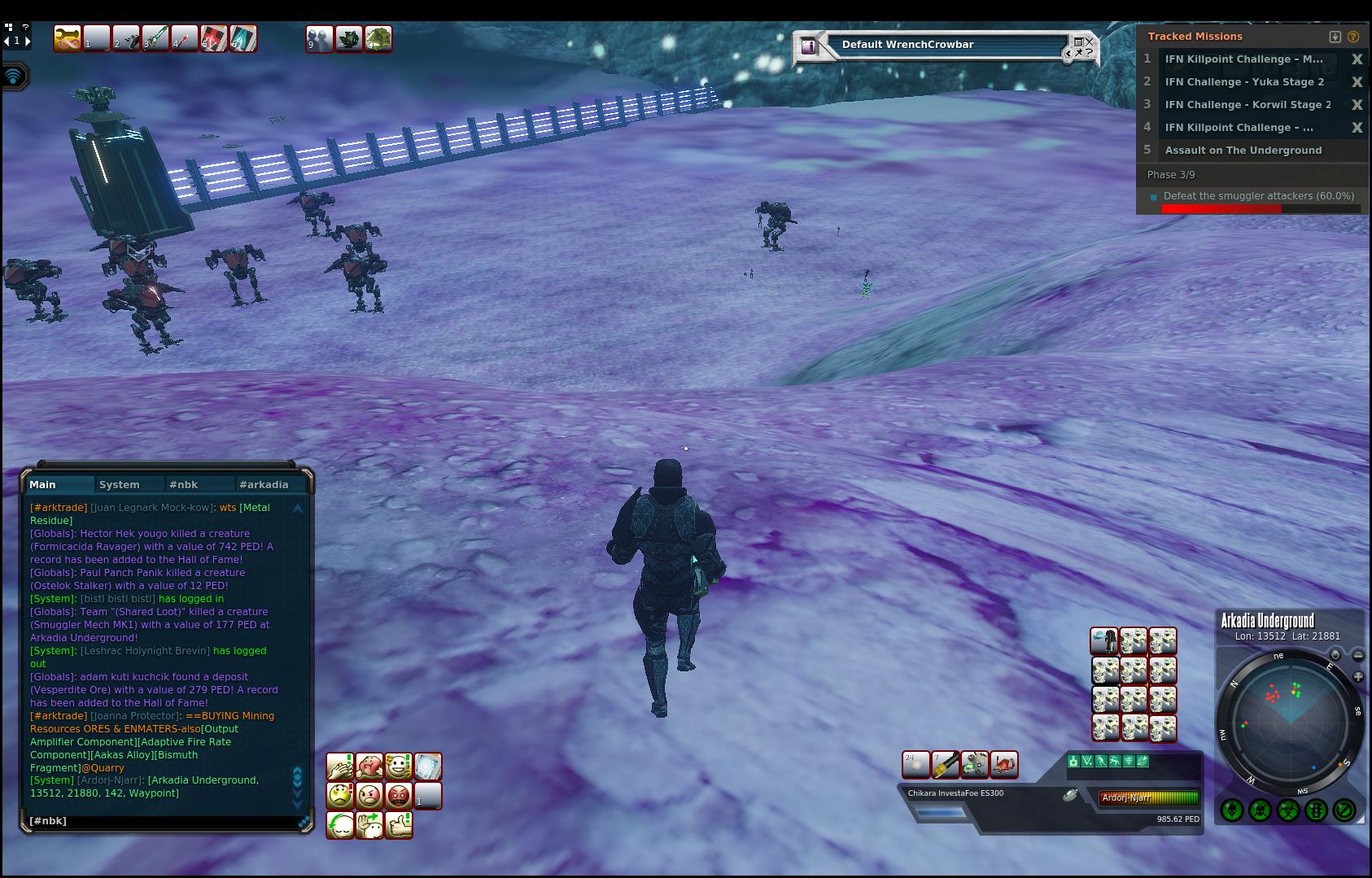This screenshot has height=878, width=1372.
Task: Select the red mech icon near weapon panel
Action: 1004,765
